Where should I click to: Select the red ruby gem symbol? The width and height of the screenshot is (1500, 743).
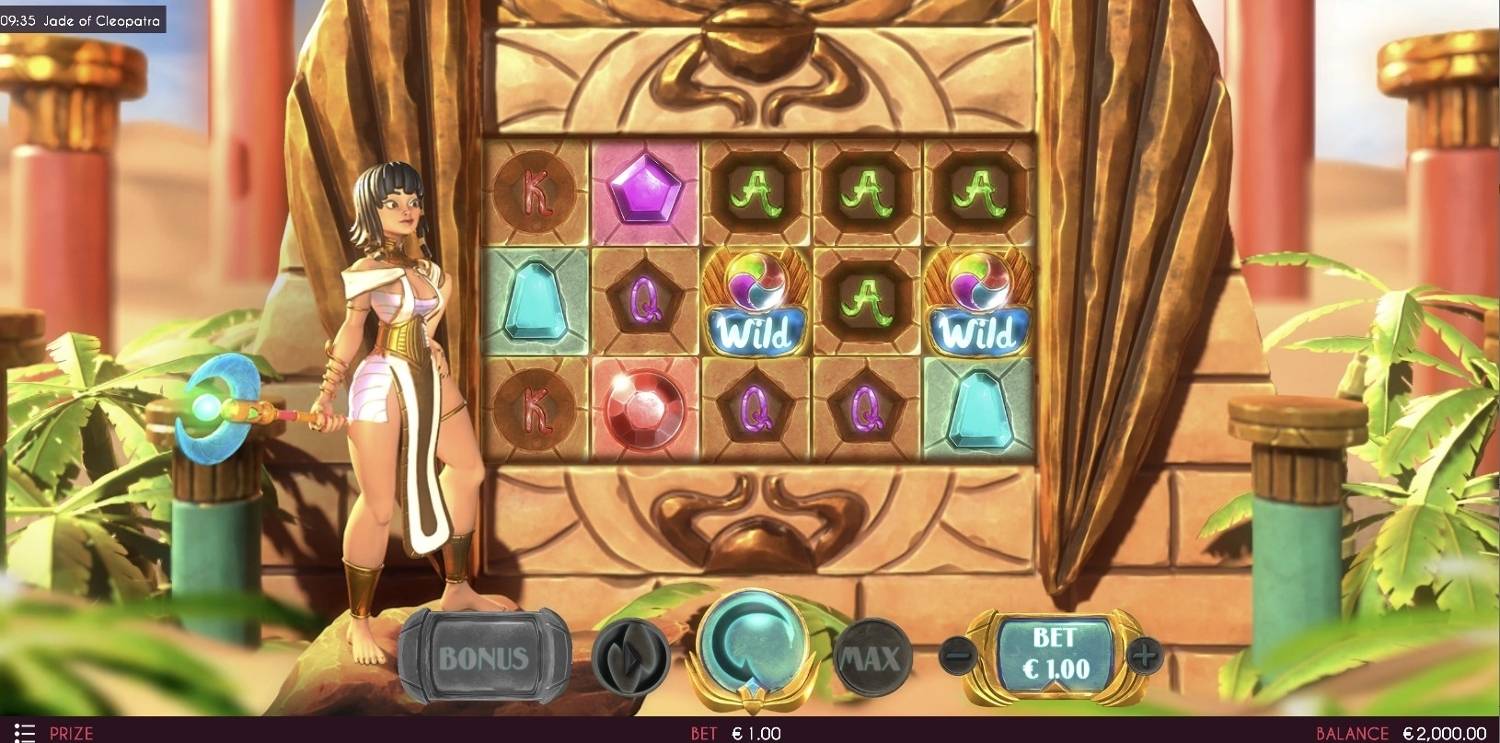pyautogui.click(x=645, y=410)
